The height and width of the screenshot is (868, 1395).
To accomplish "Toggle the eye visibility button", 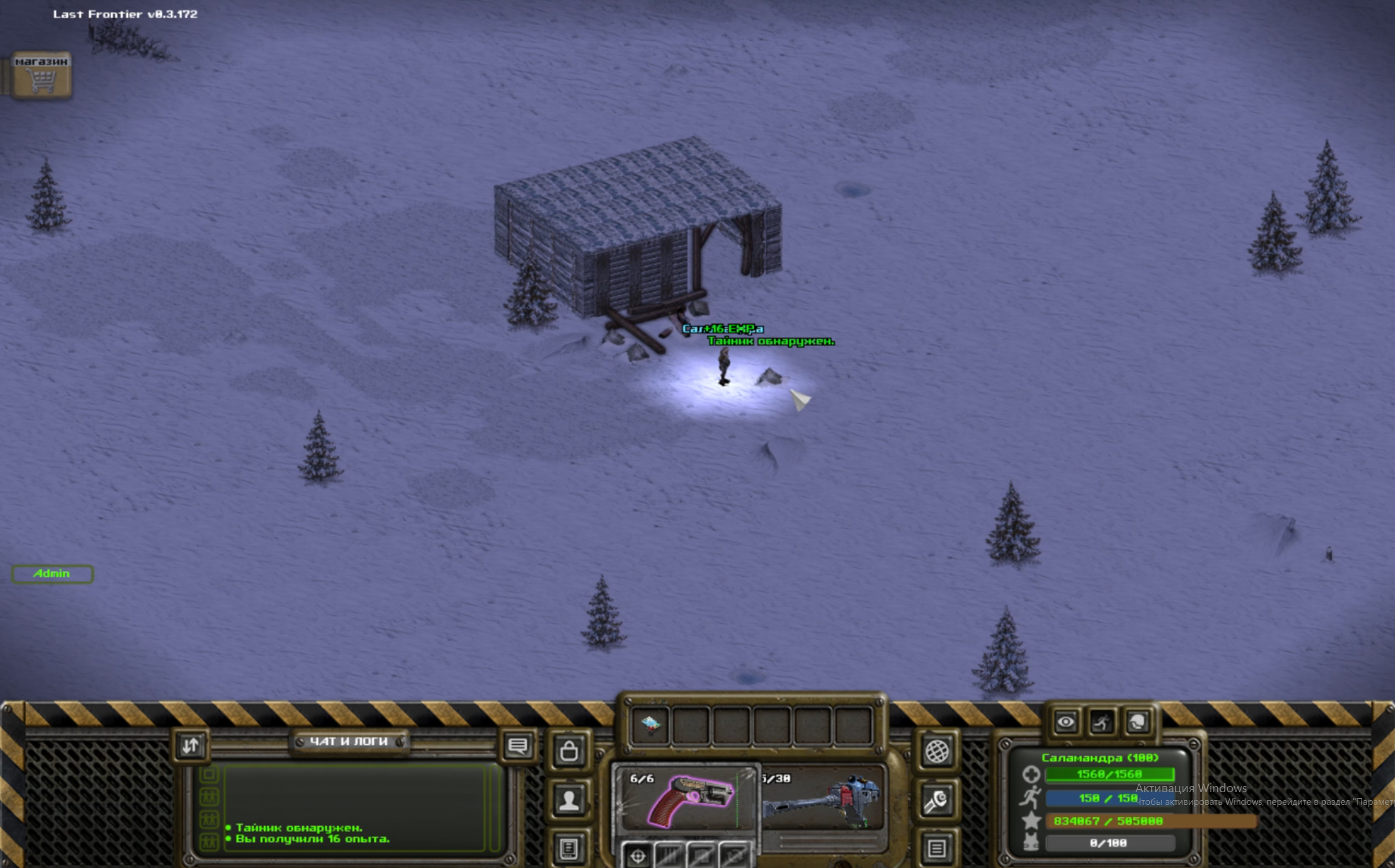I will click(x=1066, y=722).
